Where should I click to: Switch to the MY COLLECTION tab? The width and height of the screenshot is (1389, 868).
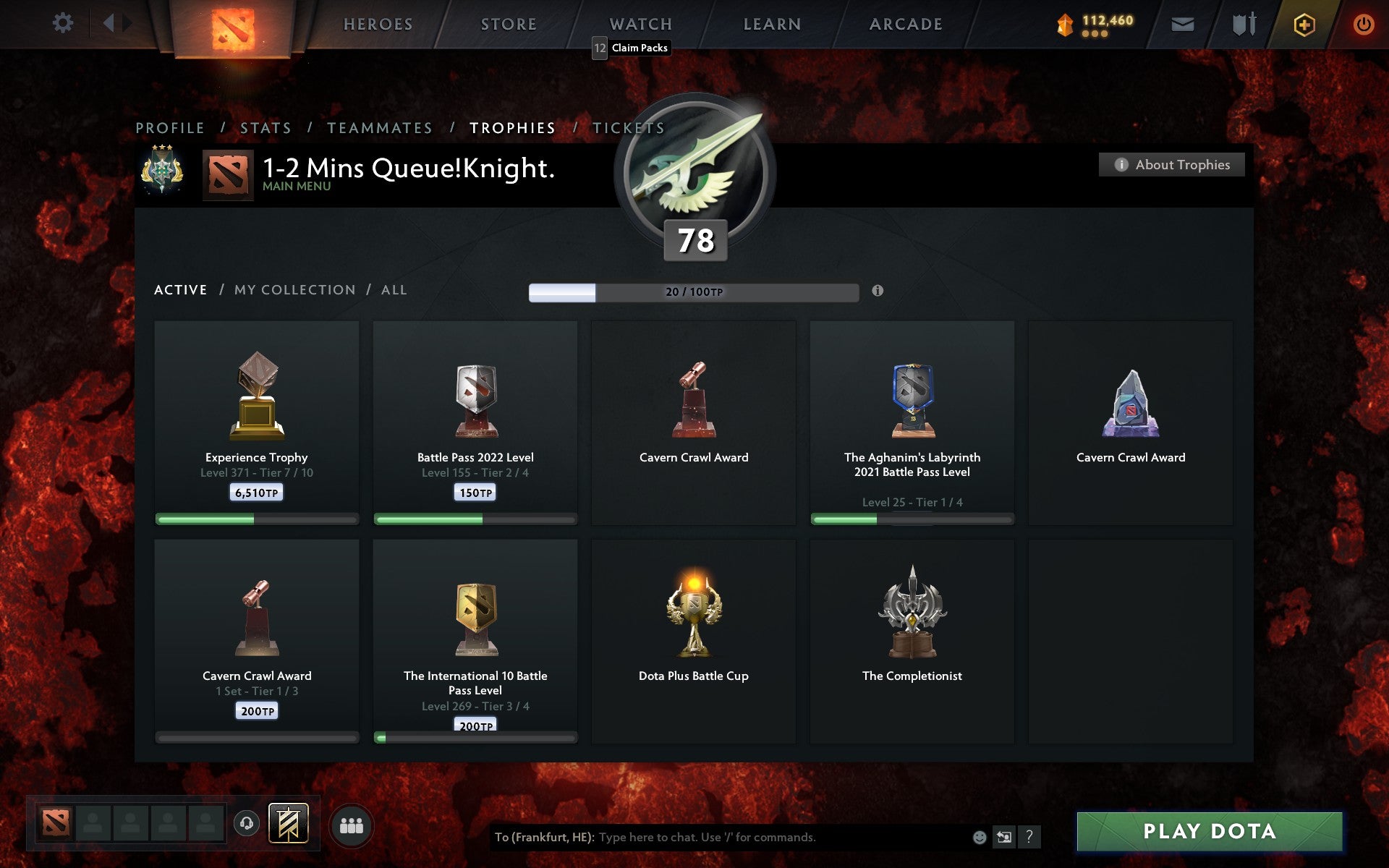point(295,289)
